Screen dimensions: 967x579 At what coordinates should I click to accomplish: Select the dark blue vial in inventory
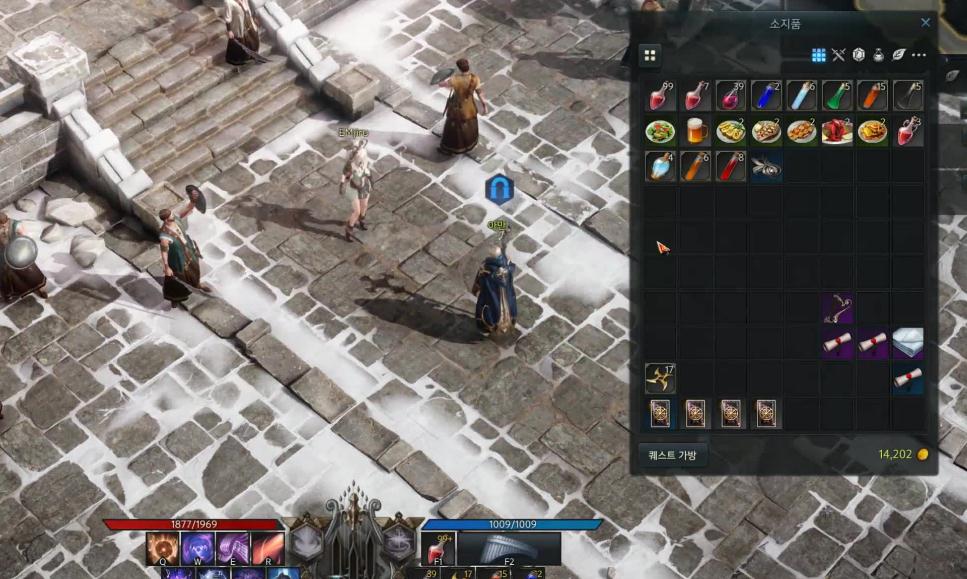coord(765,96)
